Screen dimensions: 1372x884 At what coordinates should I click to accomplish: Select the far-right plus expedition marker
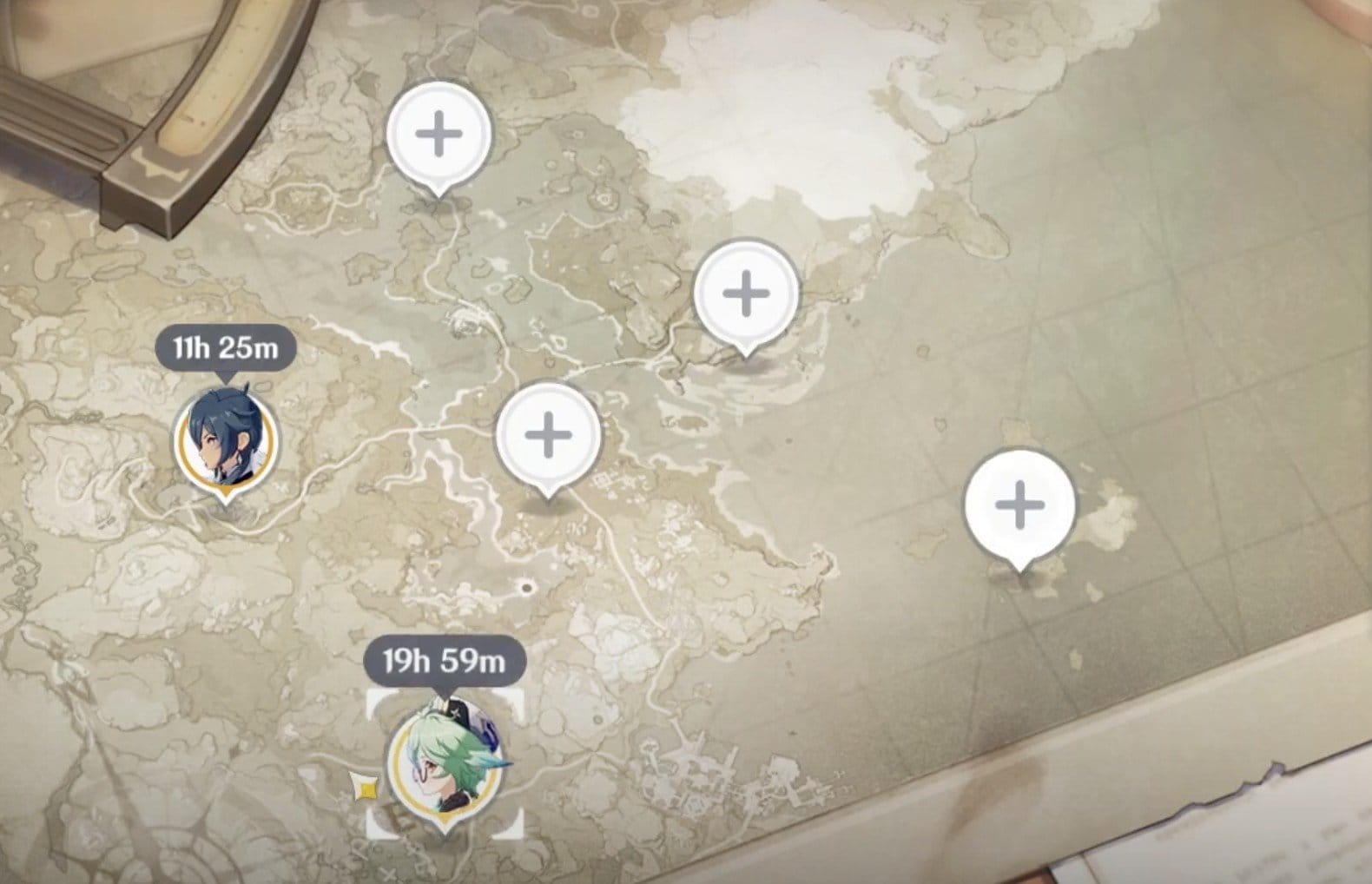click(x=1022, y=505)
